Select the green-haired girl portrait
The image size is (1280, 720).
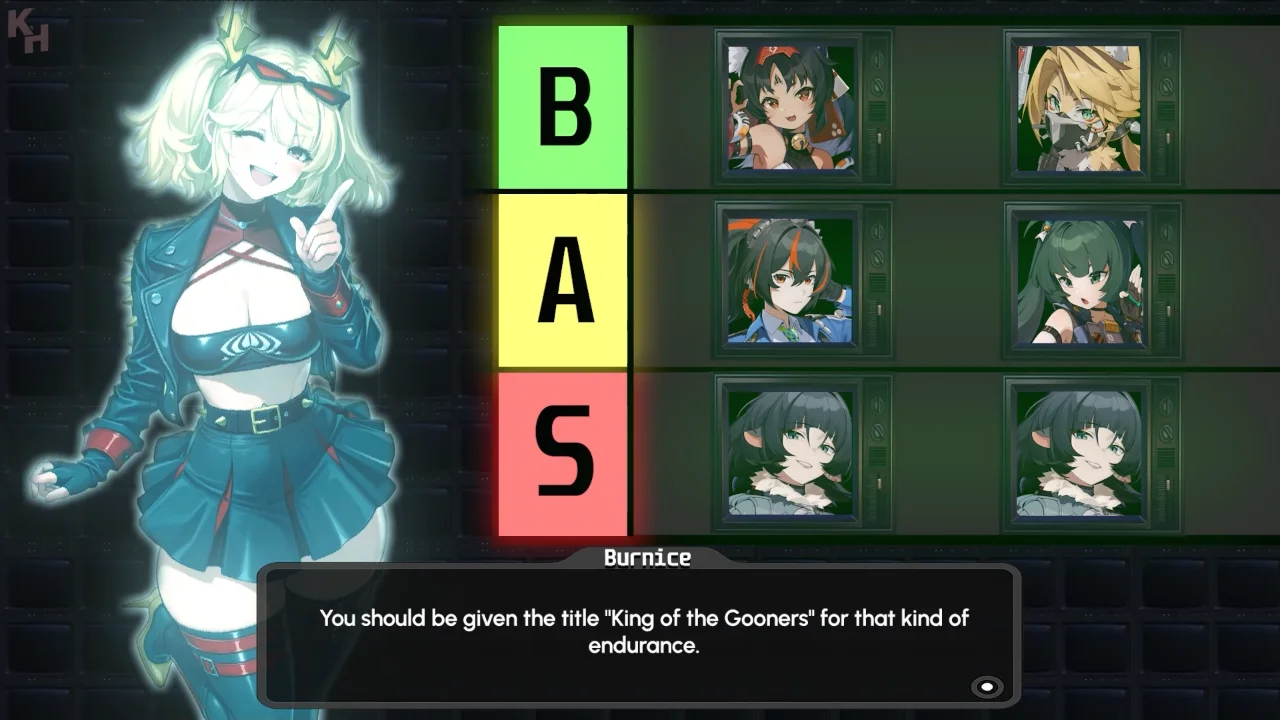pos(1080,281)
